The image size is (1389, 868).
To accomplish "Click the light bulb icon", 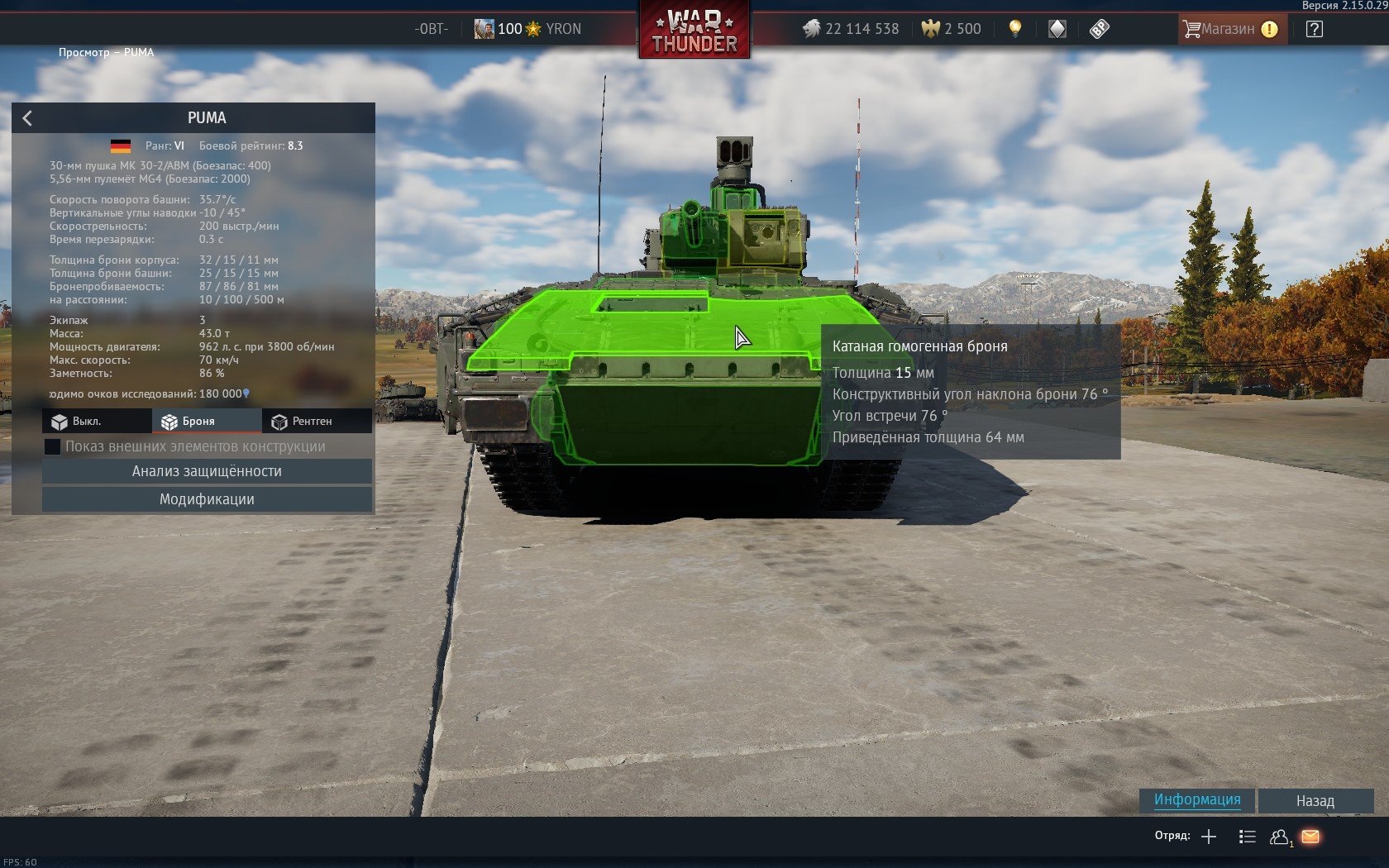I will tap(1015, 29).
